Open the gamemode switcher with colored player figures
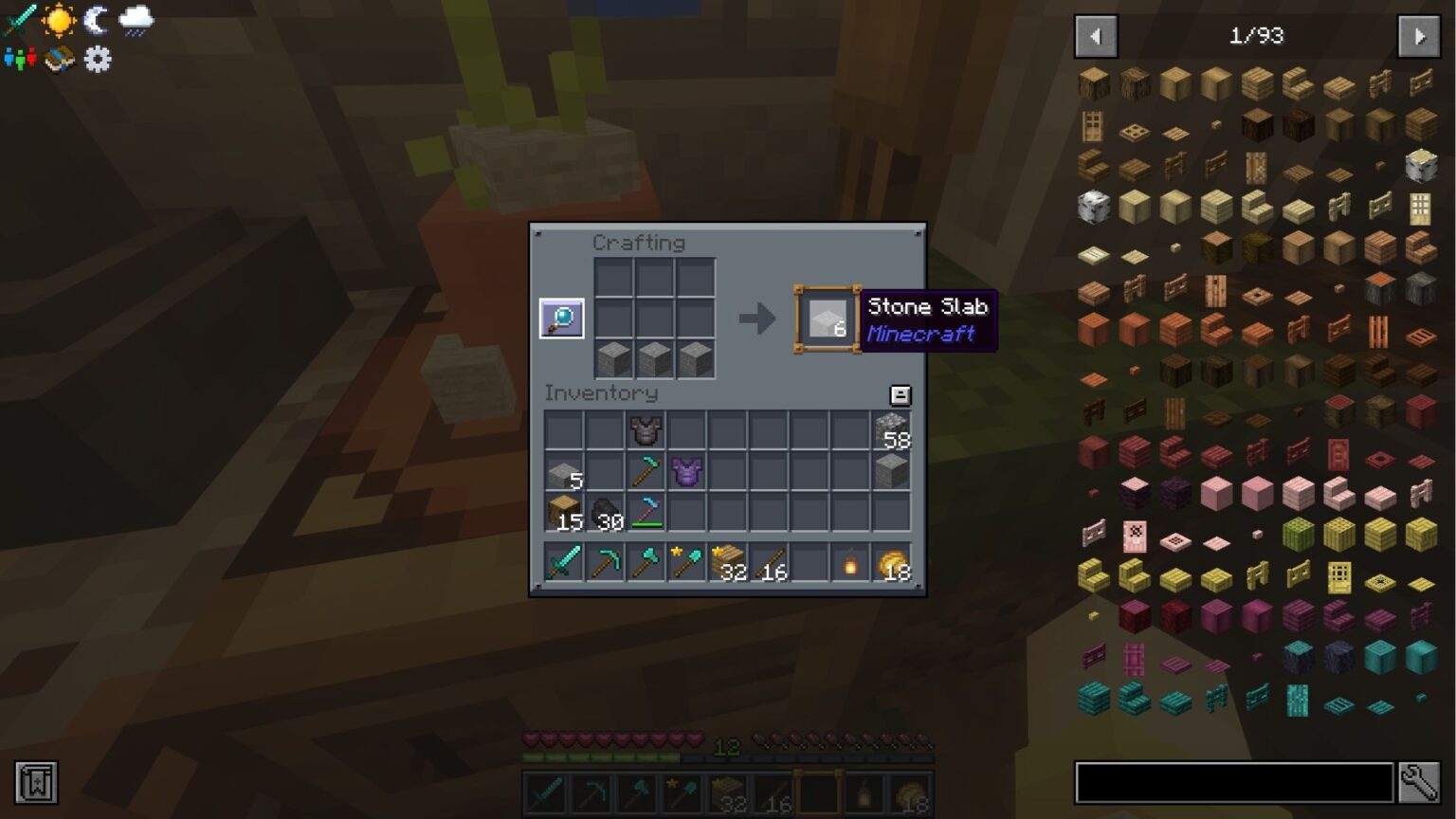Screen dimensions: 1456x819 point(19,58)
